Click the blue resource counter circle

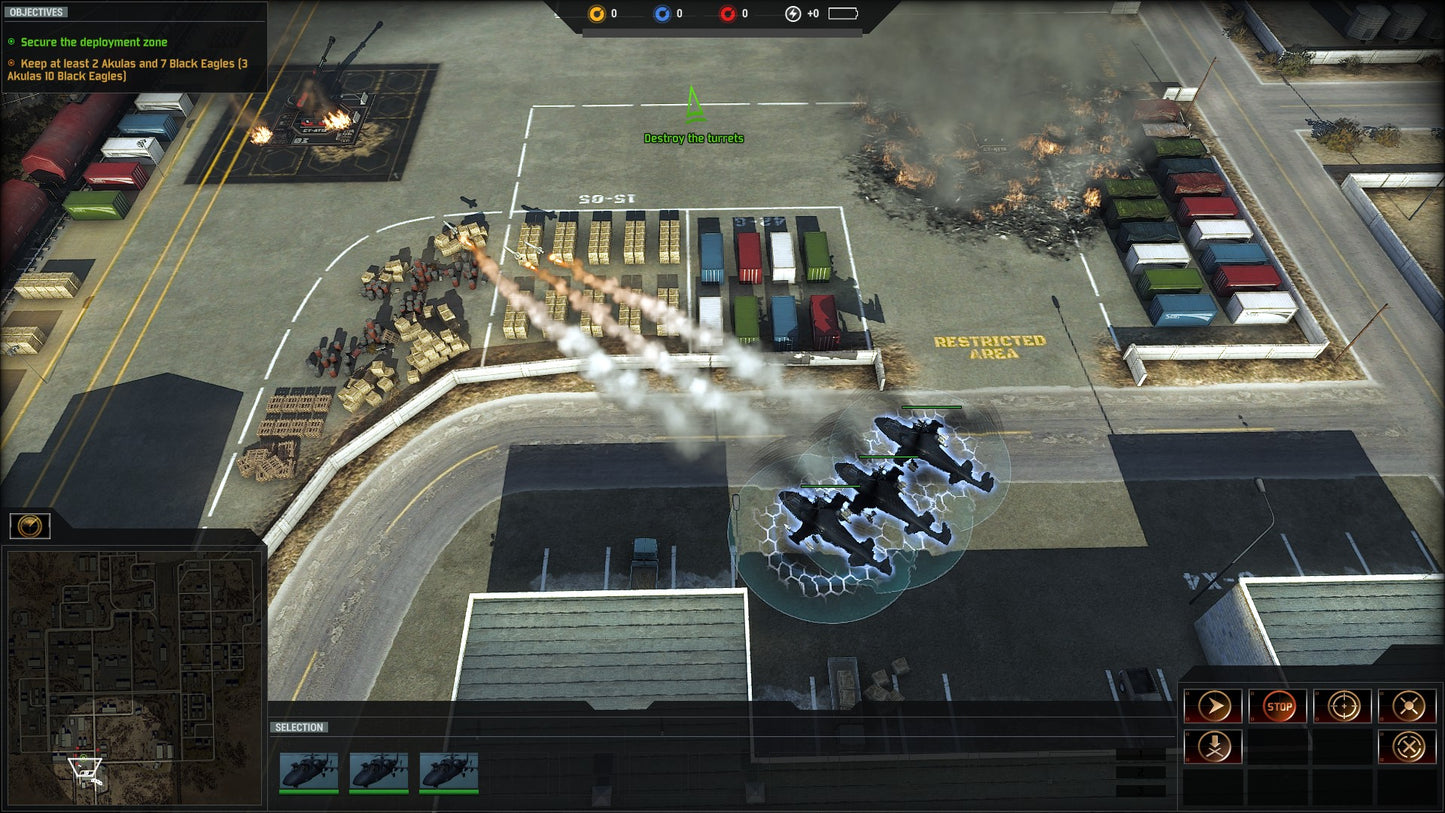click(665, 14)
